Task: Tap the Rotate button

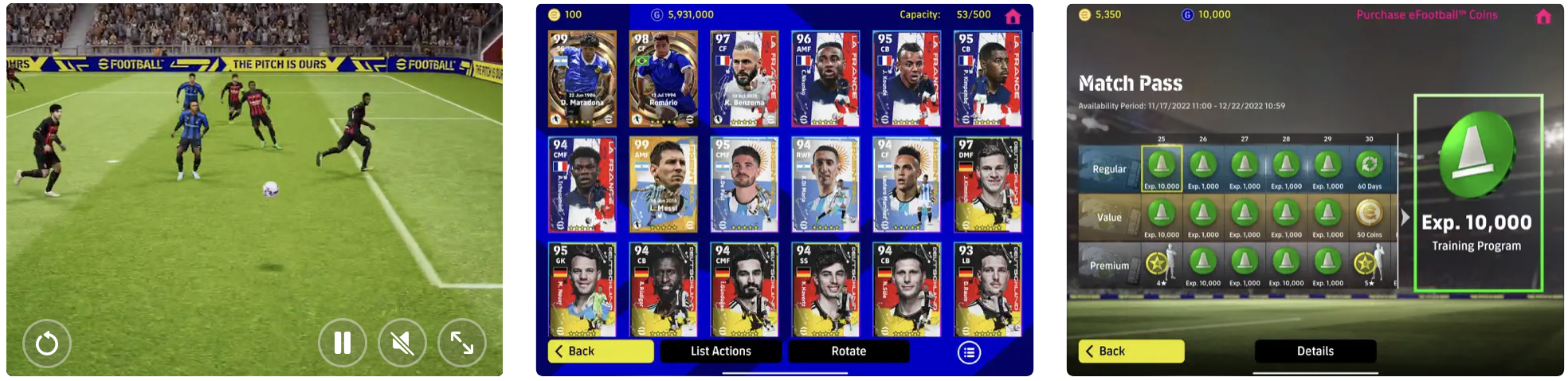Action: tap(849, 352)
